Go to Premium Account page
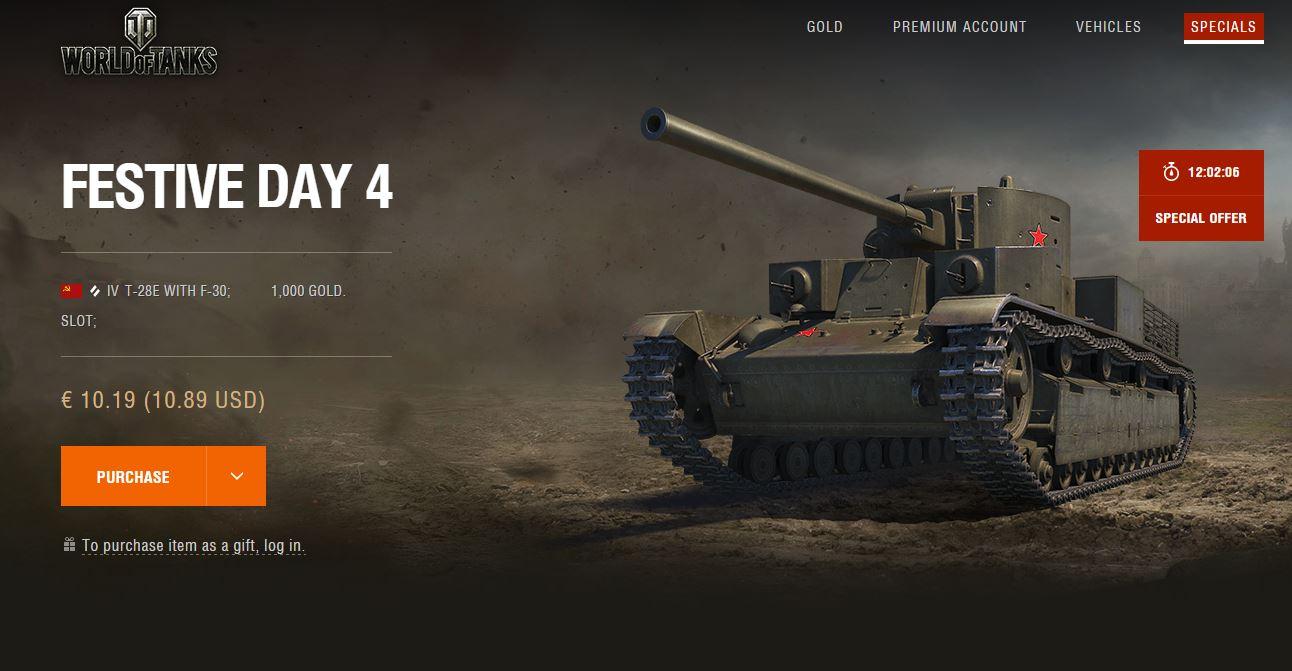Image resolution: width=1292 pixels, height=671 pixels. (x=959, y=27)
